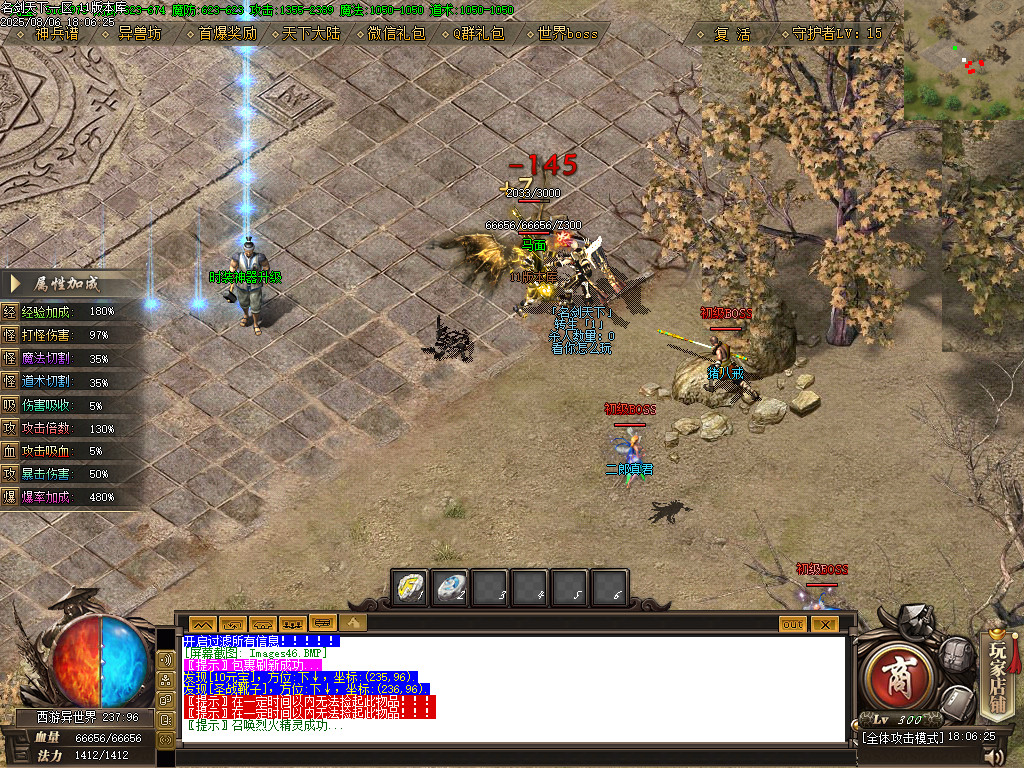Open the backpack bag icon
Image resolution: width=1024 pixels, height=768 pixels.
pyautogui.click(x=956, y=656)
